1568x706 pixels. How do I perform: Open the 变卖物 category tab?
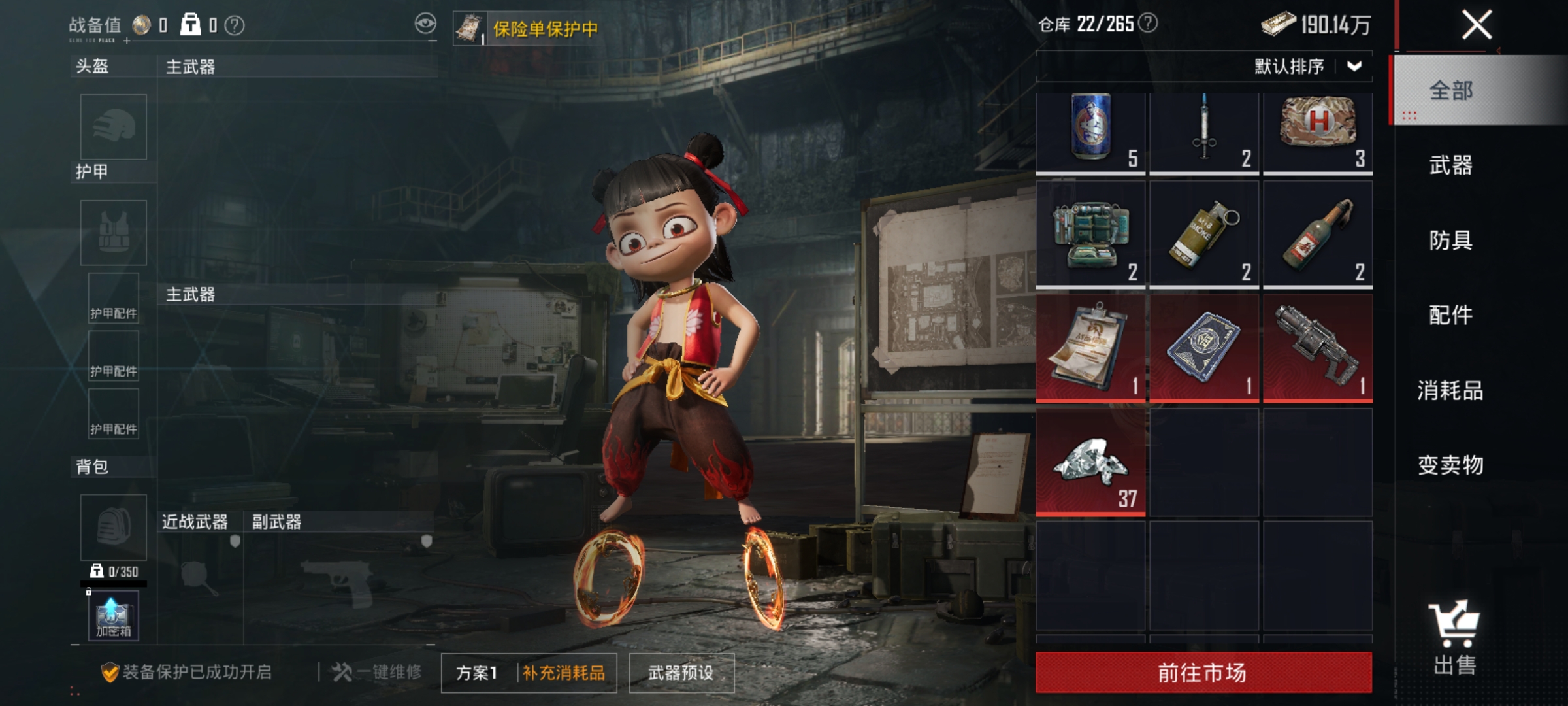1450,465
